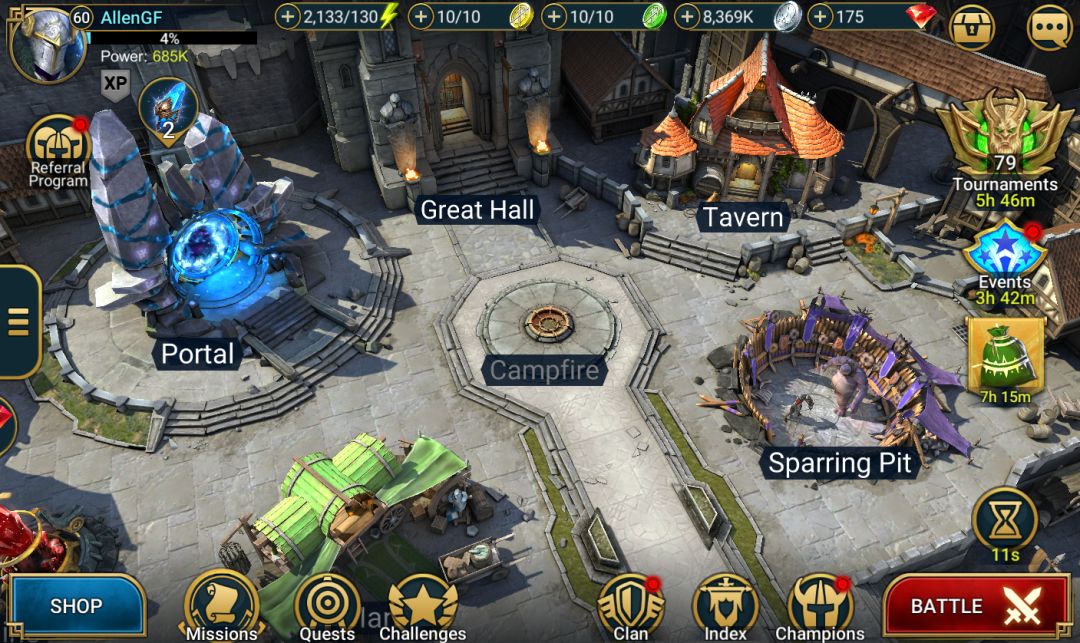This screenshot has height=643, width=1080.
Task: Buy more gems via the ruby plus button
Action: (820, 17)
